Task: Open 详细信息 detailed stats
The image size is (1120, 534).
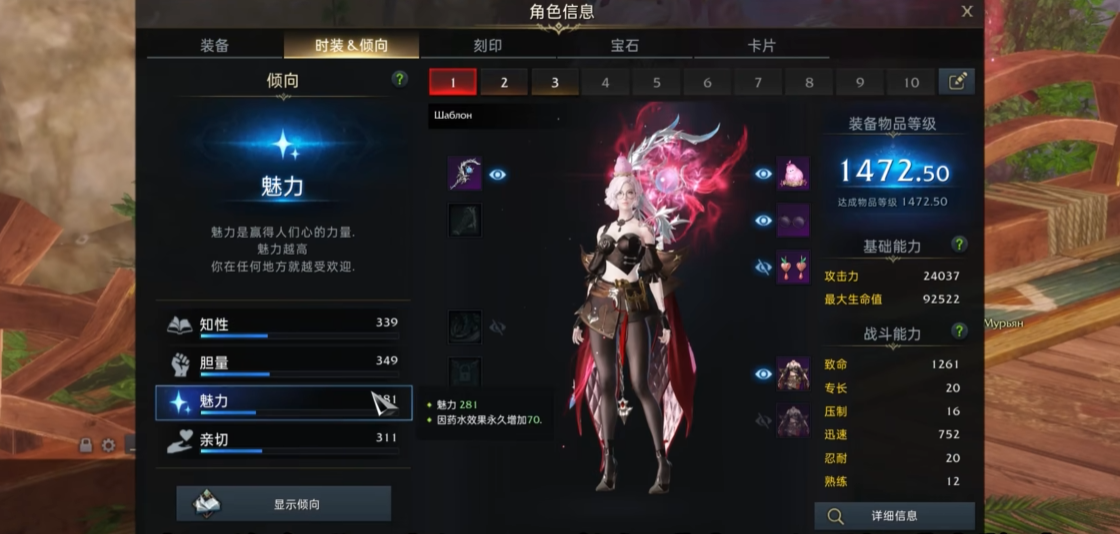Action: [x=894, y=516]
